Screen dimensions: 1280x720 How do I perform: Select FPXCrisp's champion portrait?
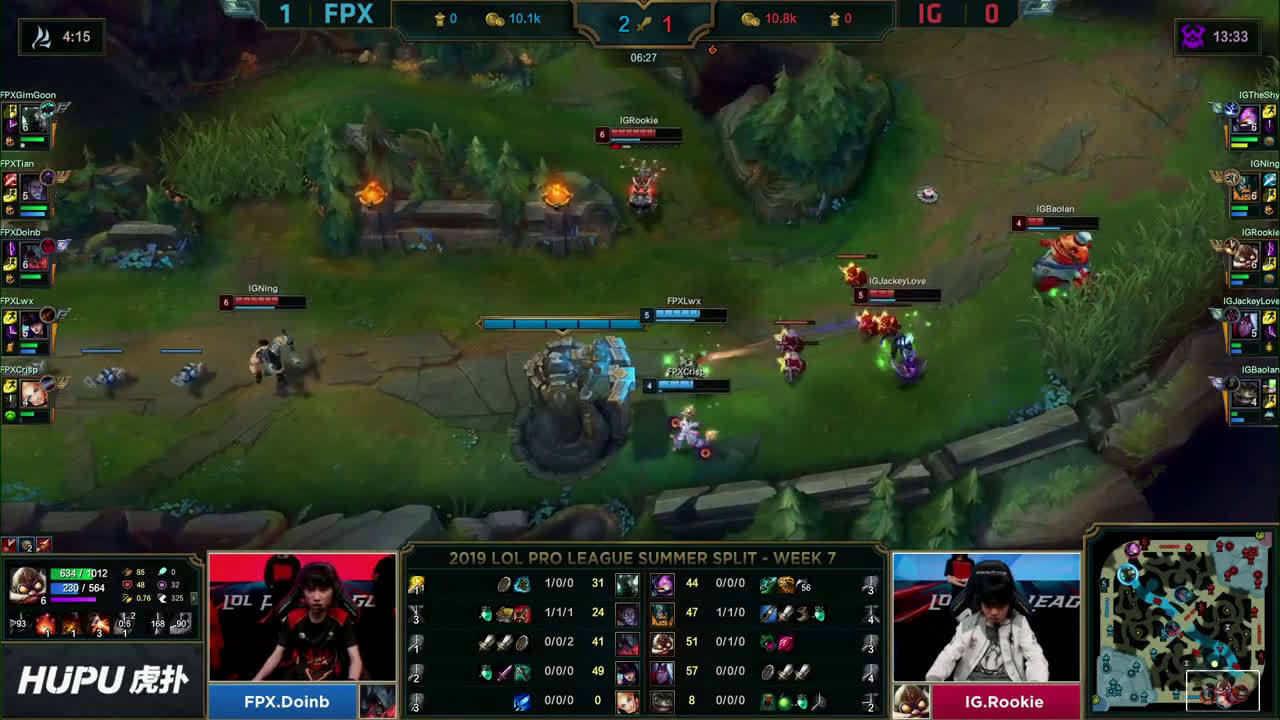coord(34,393)
